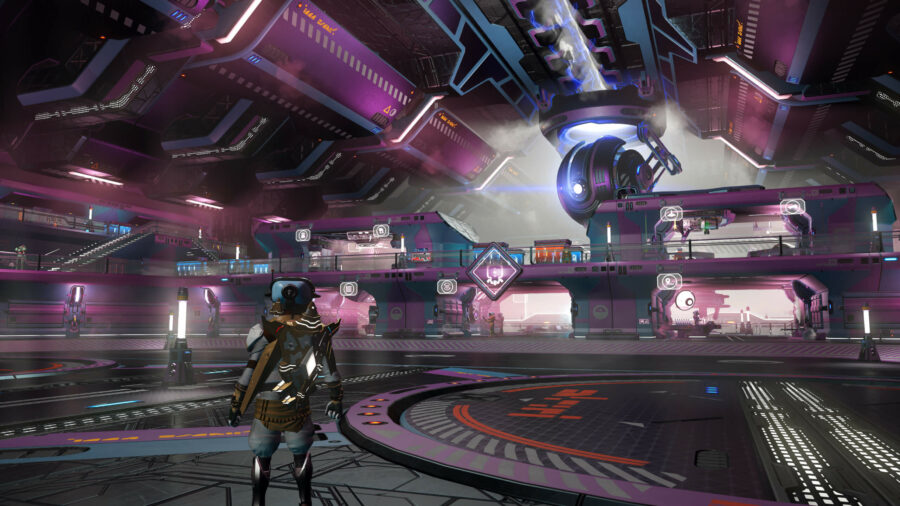Screen dimensions: 900x506
Task: Select the diamond-shaped mission waypoint marker
Action: tap(494, 270)
